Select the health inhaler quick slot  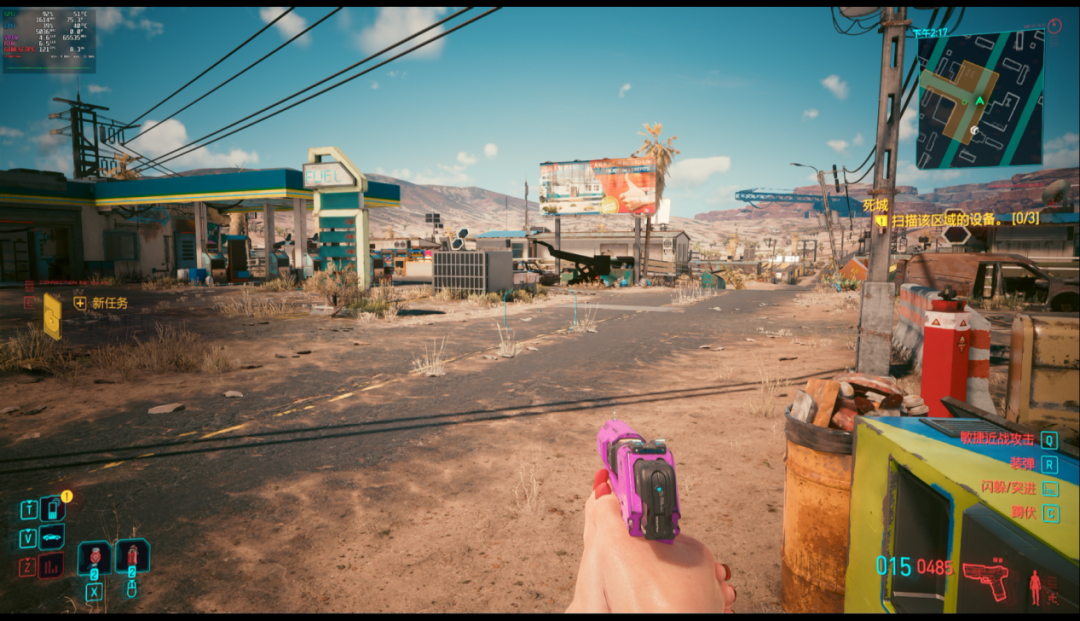click(95, 556)
